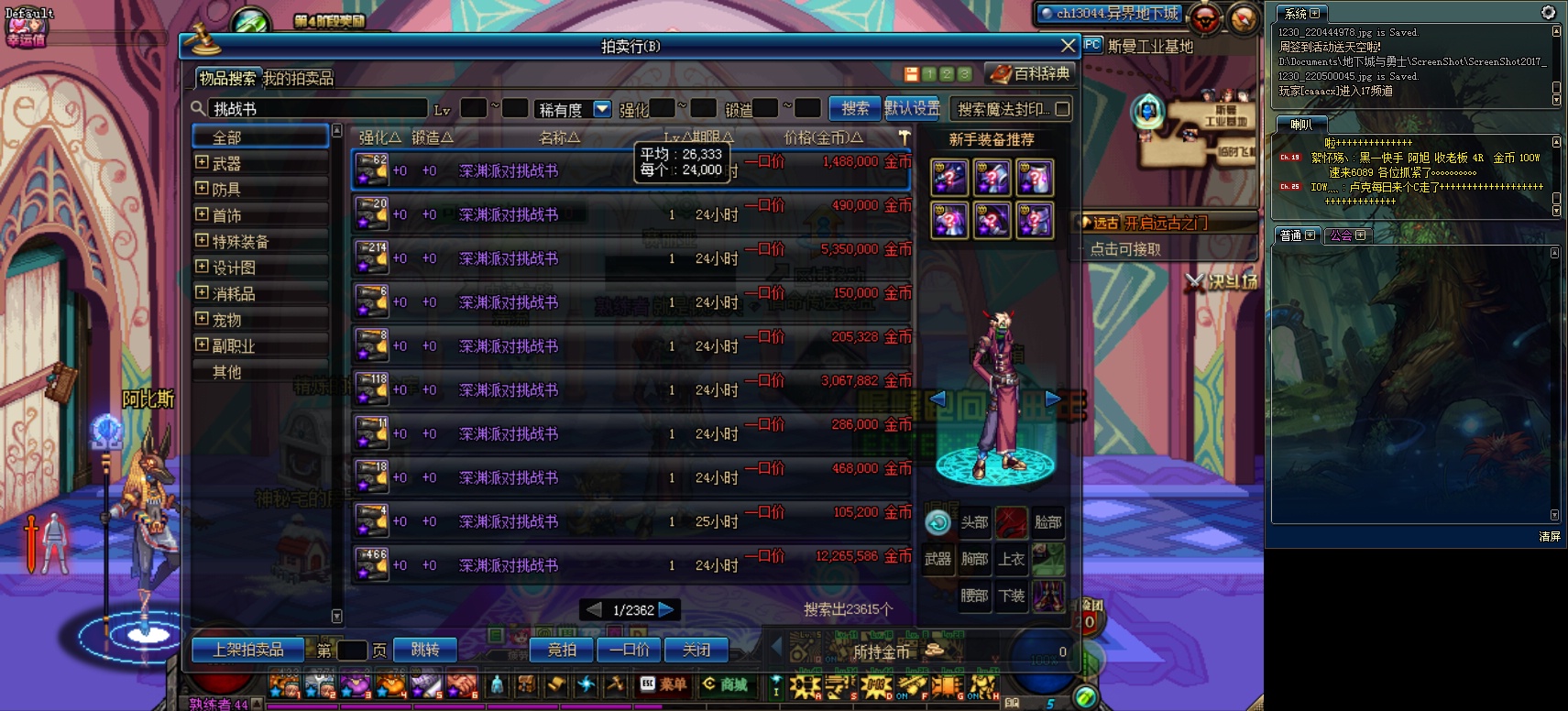Viewport: 1568px width, 711px height.
Task: Choose the 其他 category
Action: pos(226,372)
